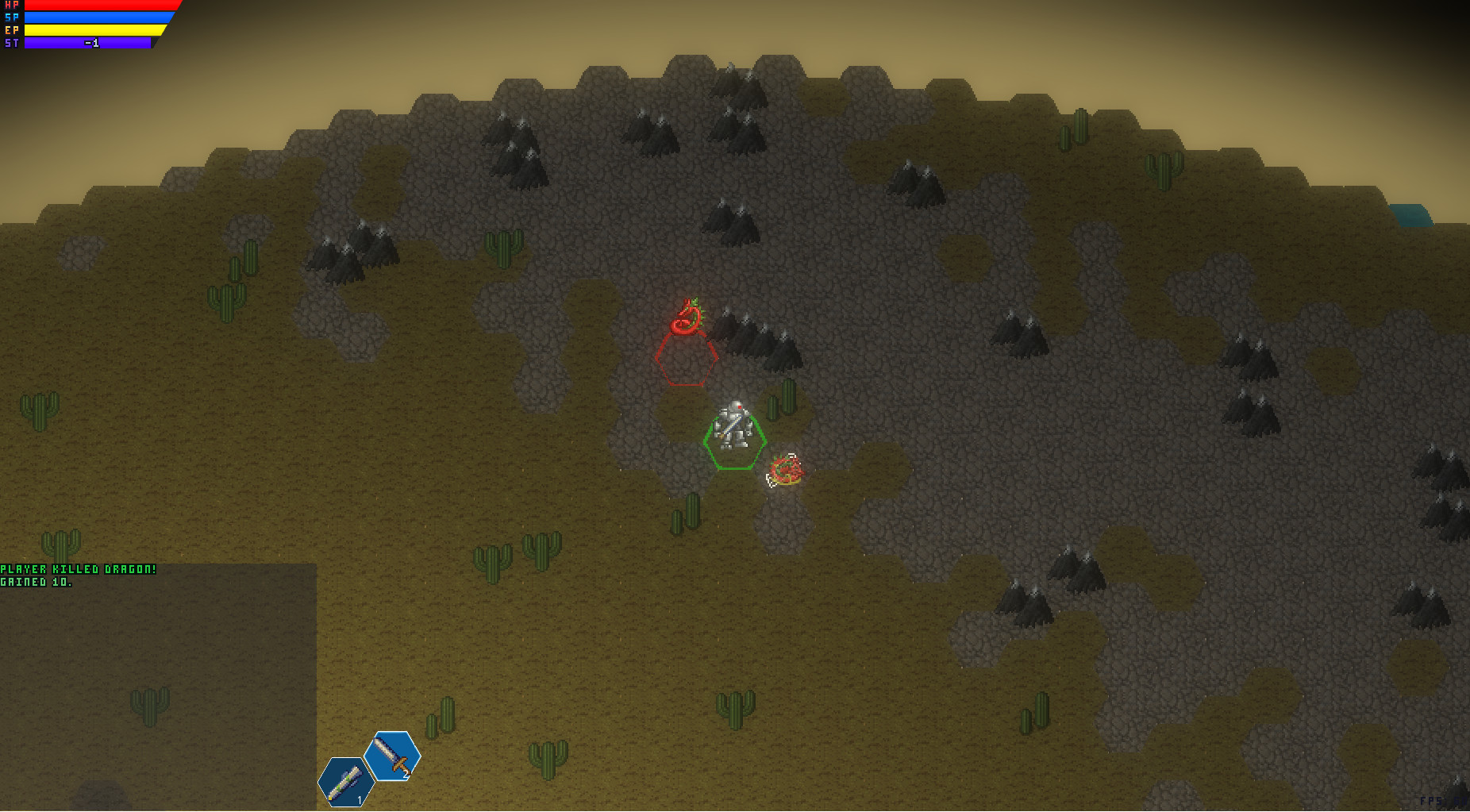Screen dimensions: 1470x812
Task: Select the green-banded weapon in slot 1
Action: pyautogui.click(x=346, y=782)
